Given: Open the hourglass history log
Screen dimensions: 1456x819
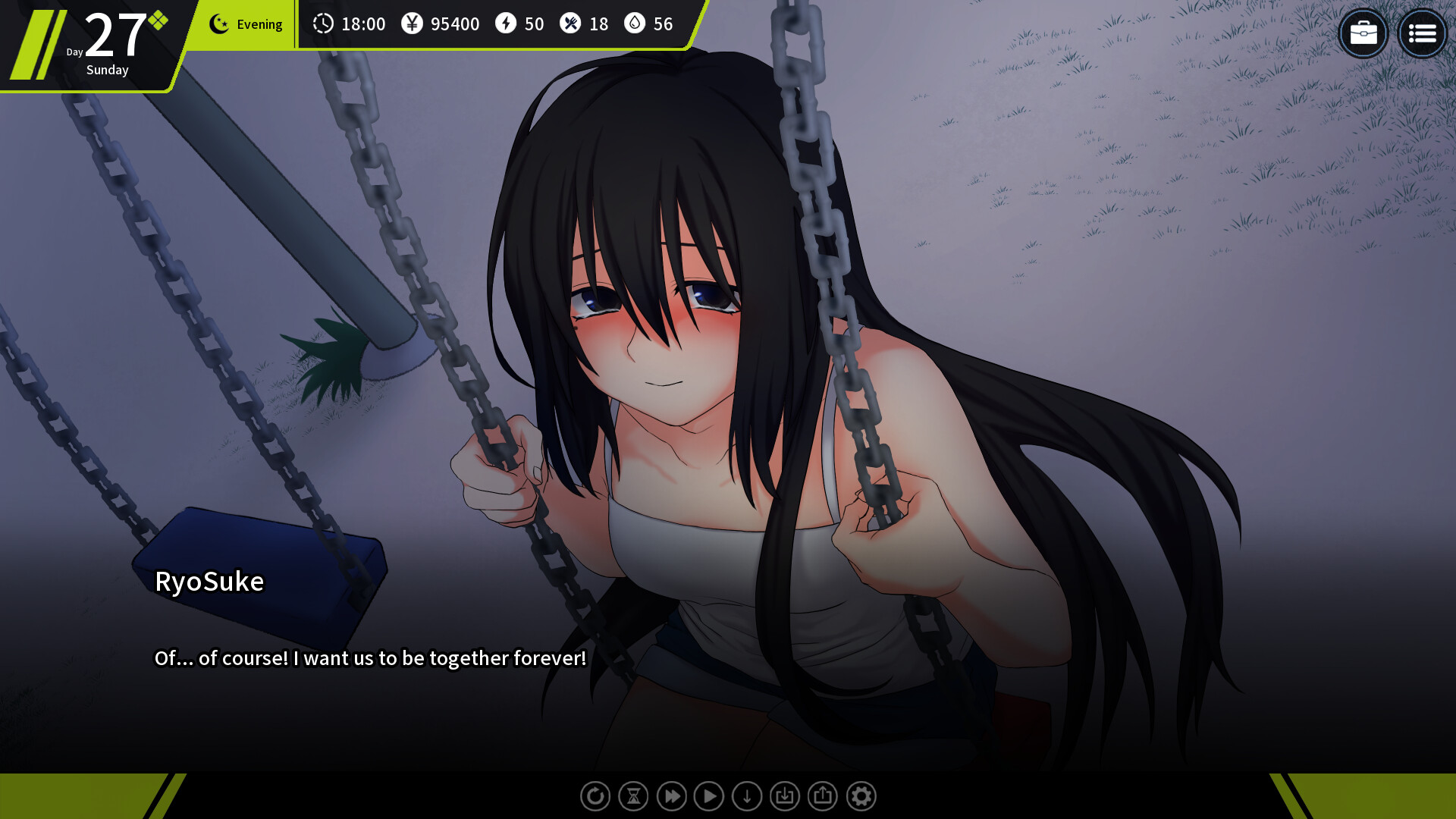Looking at the screenshot, I should (x=633, y=796).
